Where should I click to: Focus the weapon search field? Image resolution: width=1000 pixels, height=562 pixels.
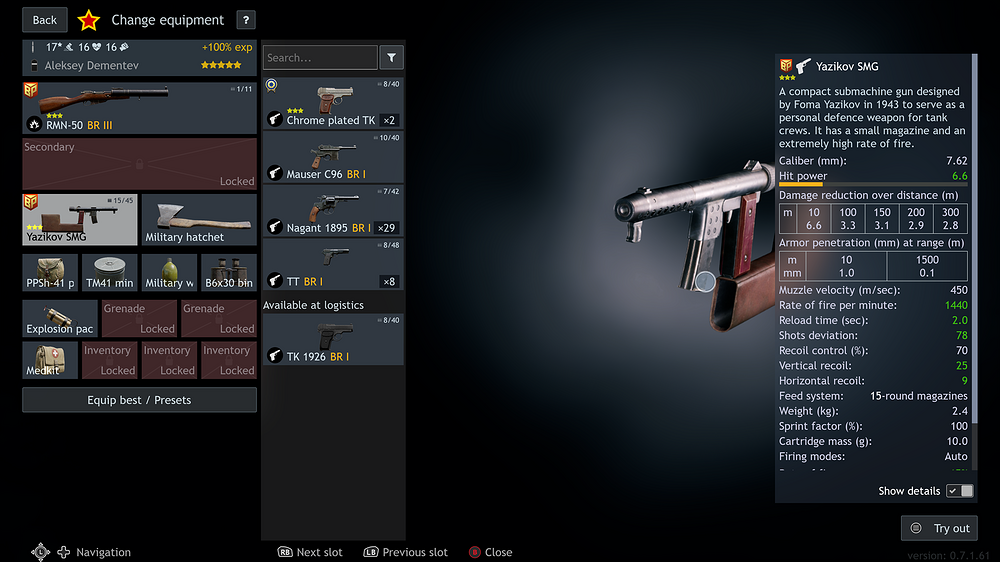(320, 58)
